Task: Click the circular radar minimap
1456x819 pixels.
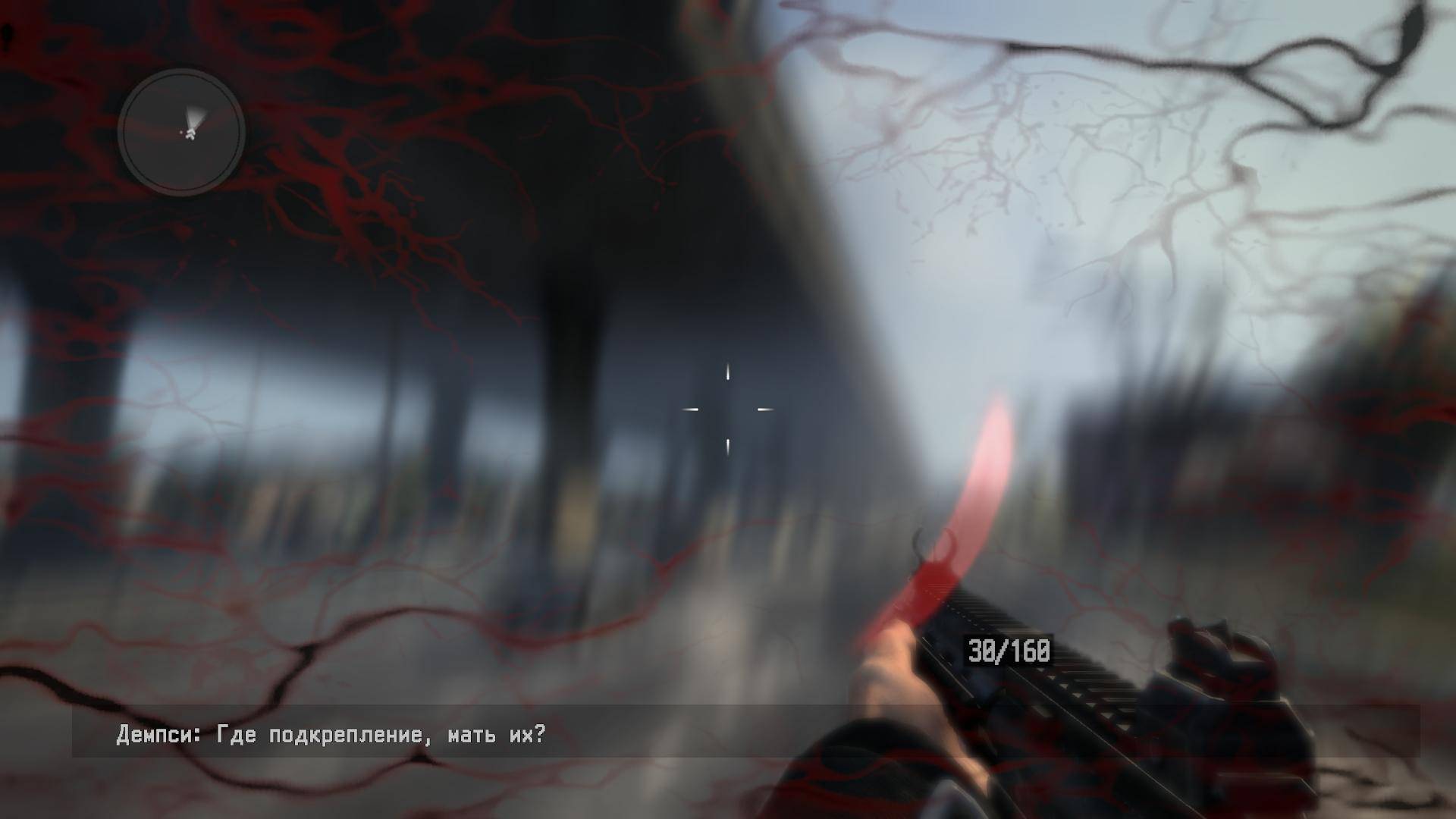Action: click(181, 133)
